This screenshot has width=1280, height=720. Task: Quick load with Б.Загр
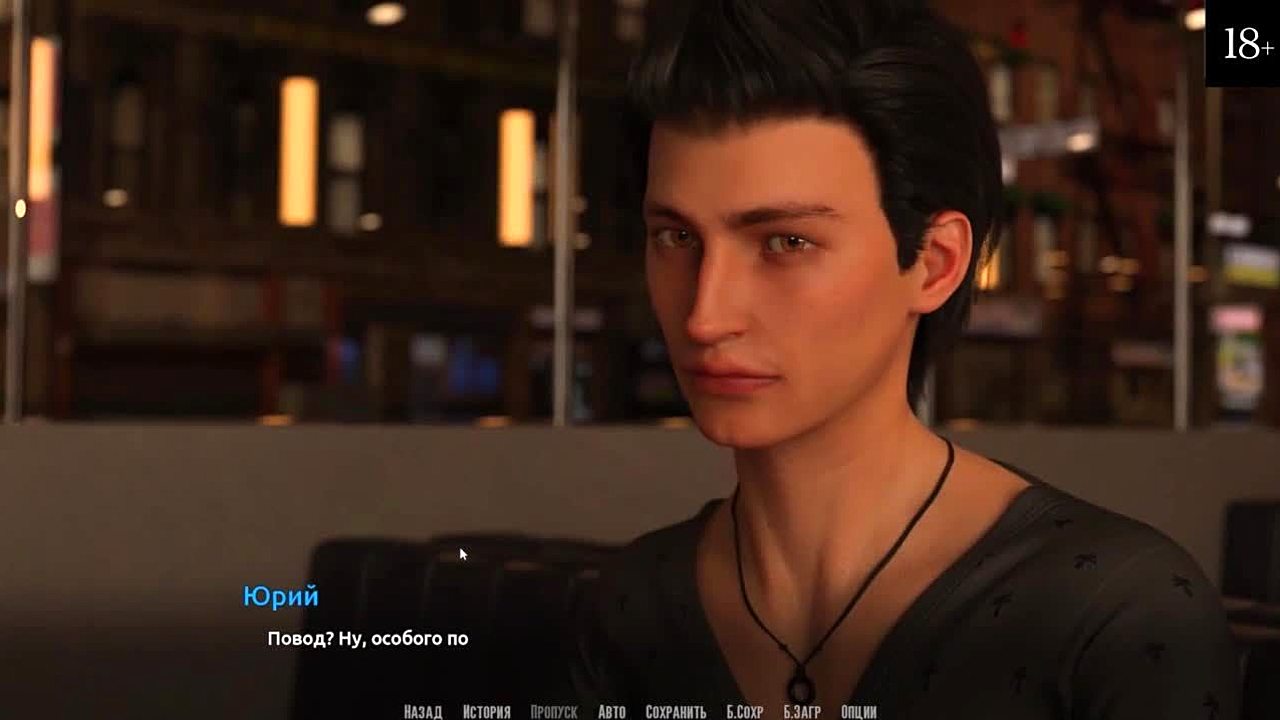[802, 712]
